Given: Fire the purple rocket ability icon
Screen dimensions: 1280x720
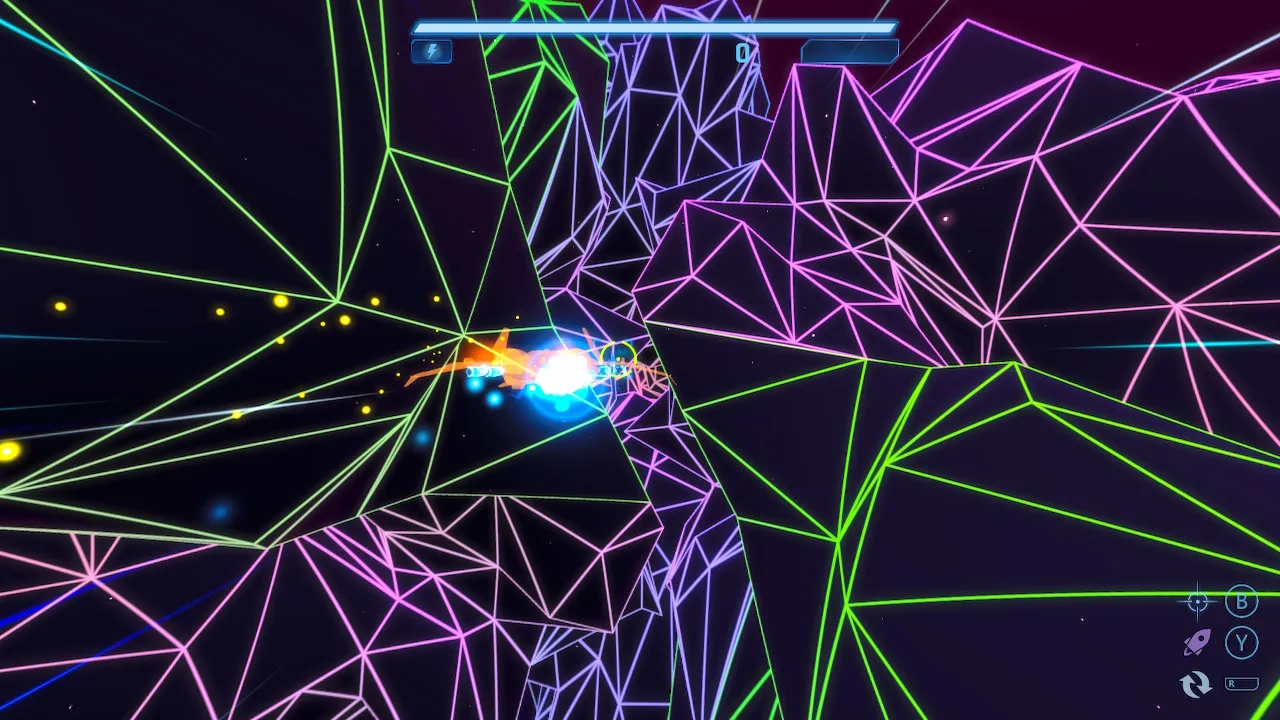Looking at the screenshot, I should (1197, 642).
